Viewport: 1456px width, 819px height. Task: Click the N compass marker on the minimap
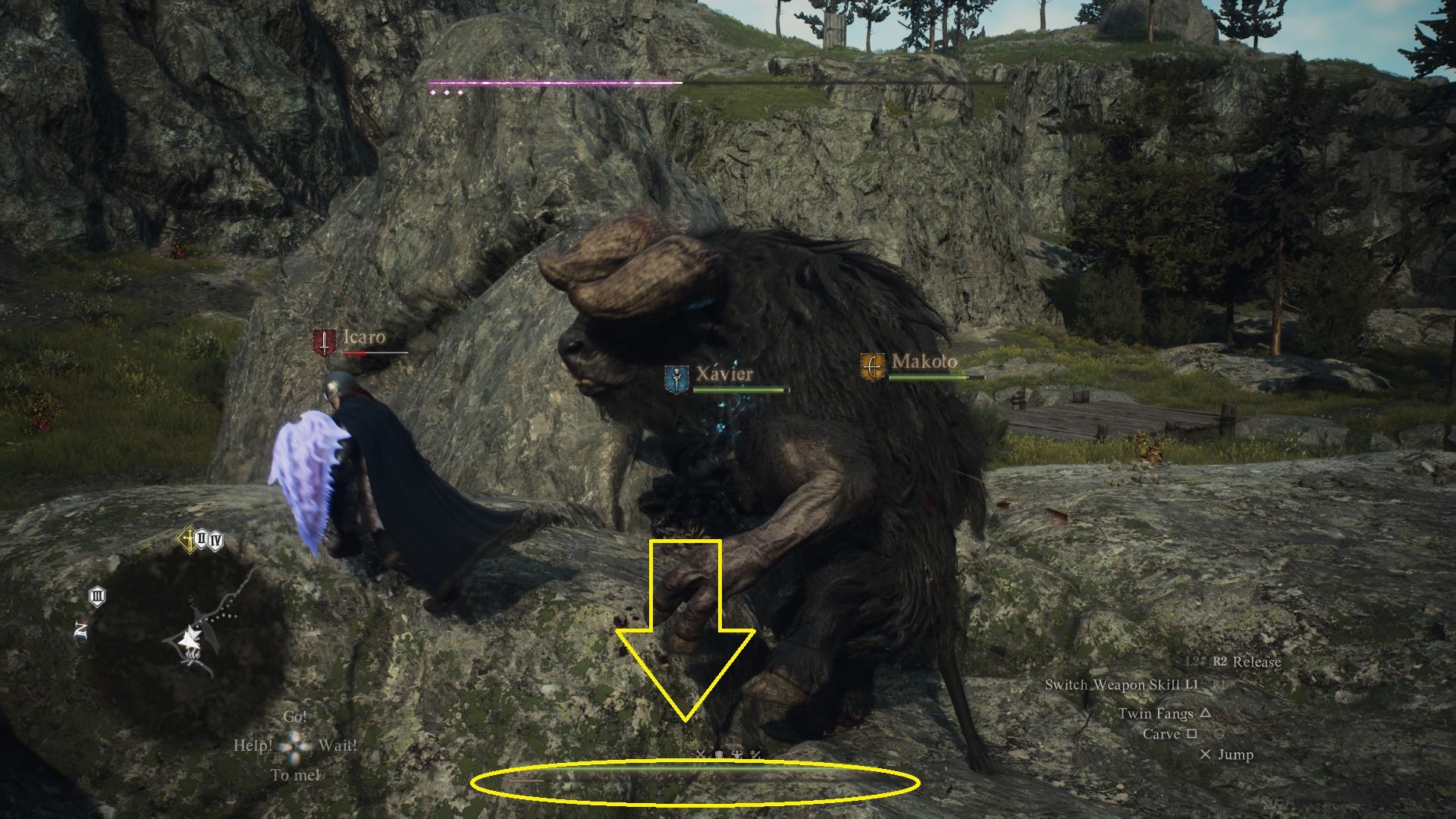pyautogui.click(x=81, y=627)
